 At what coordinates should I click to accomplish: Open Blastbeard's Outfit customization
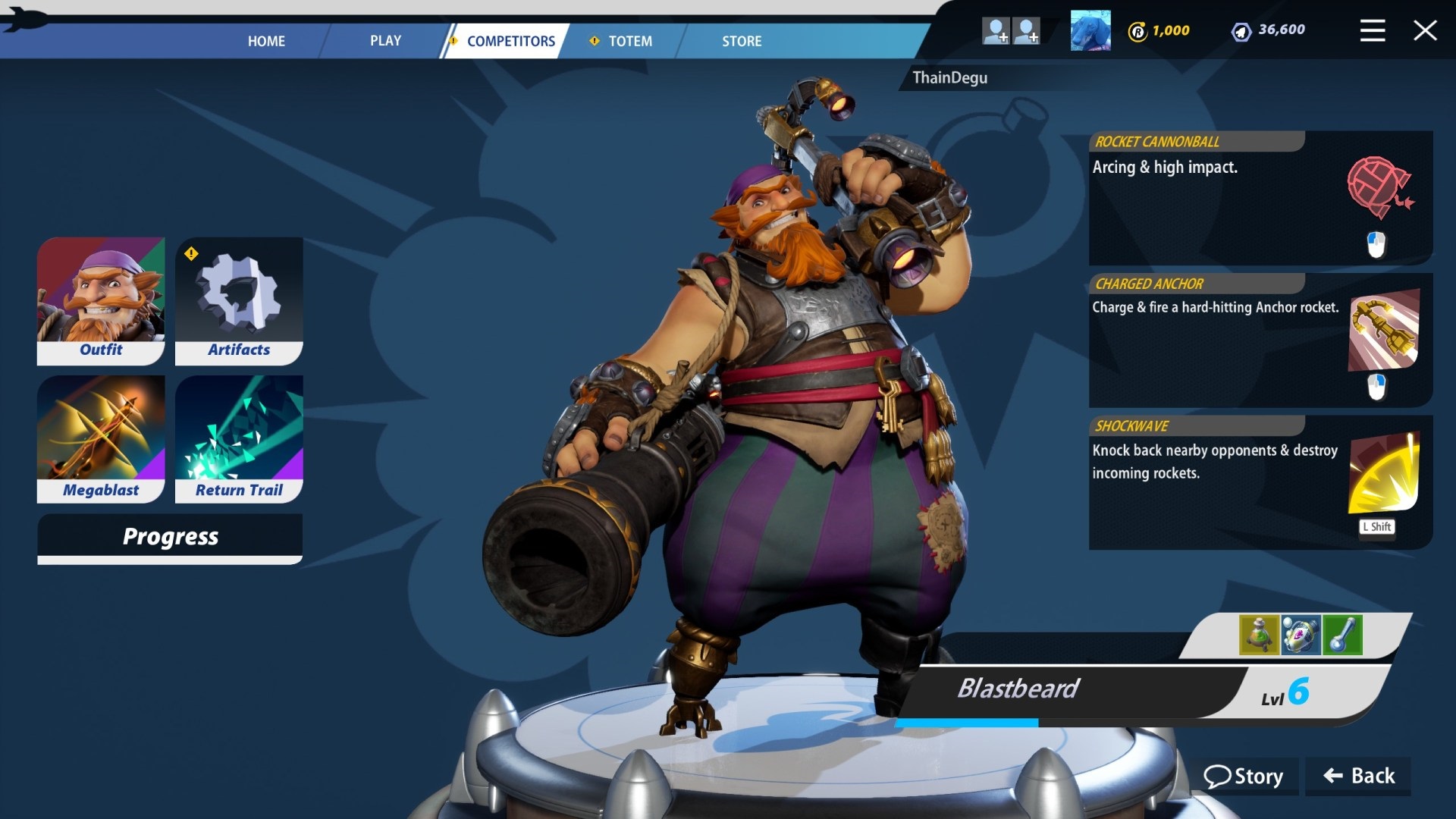pos(101,300)
